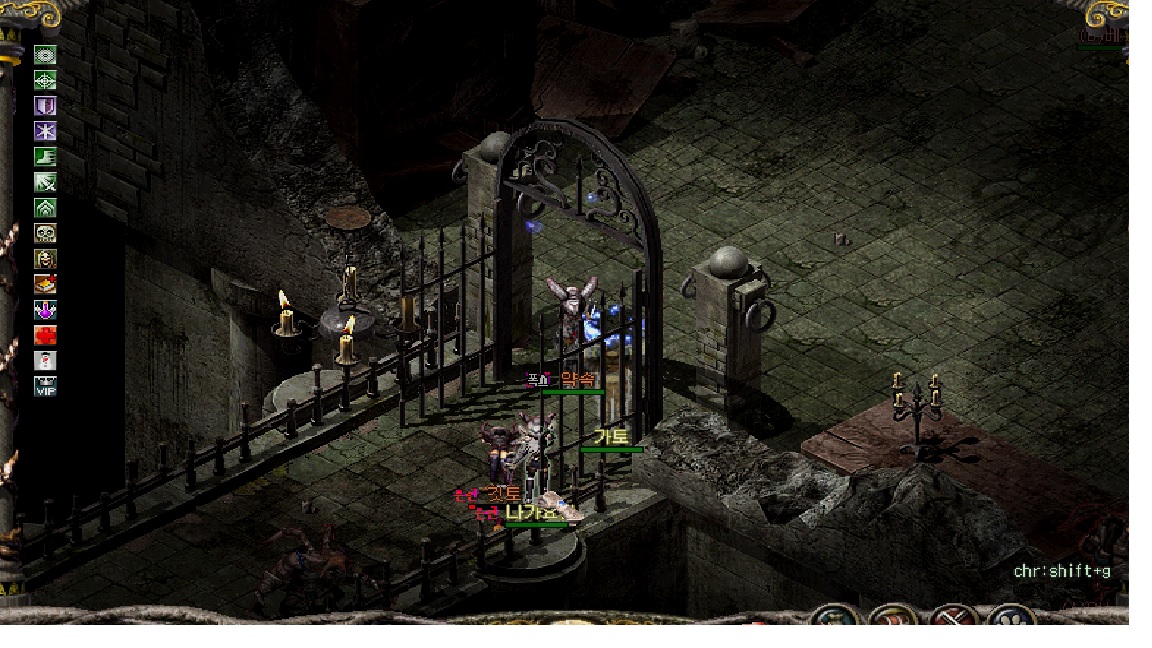This screenshot has height=648, width=1152.
Task: Select the red cross icon
Action: (x=45, y=335)
